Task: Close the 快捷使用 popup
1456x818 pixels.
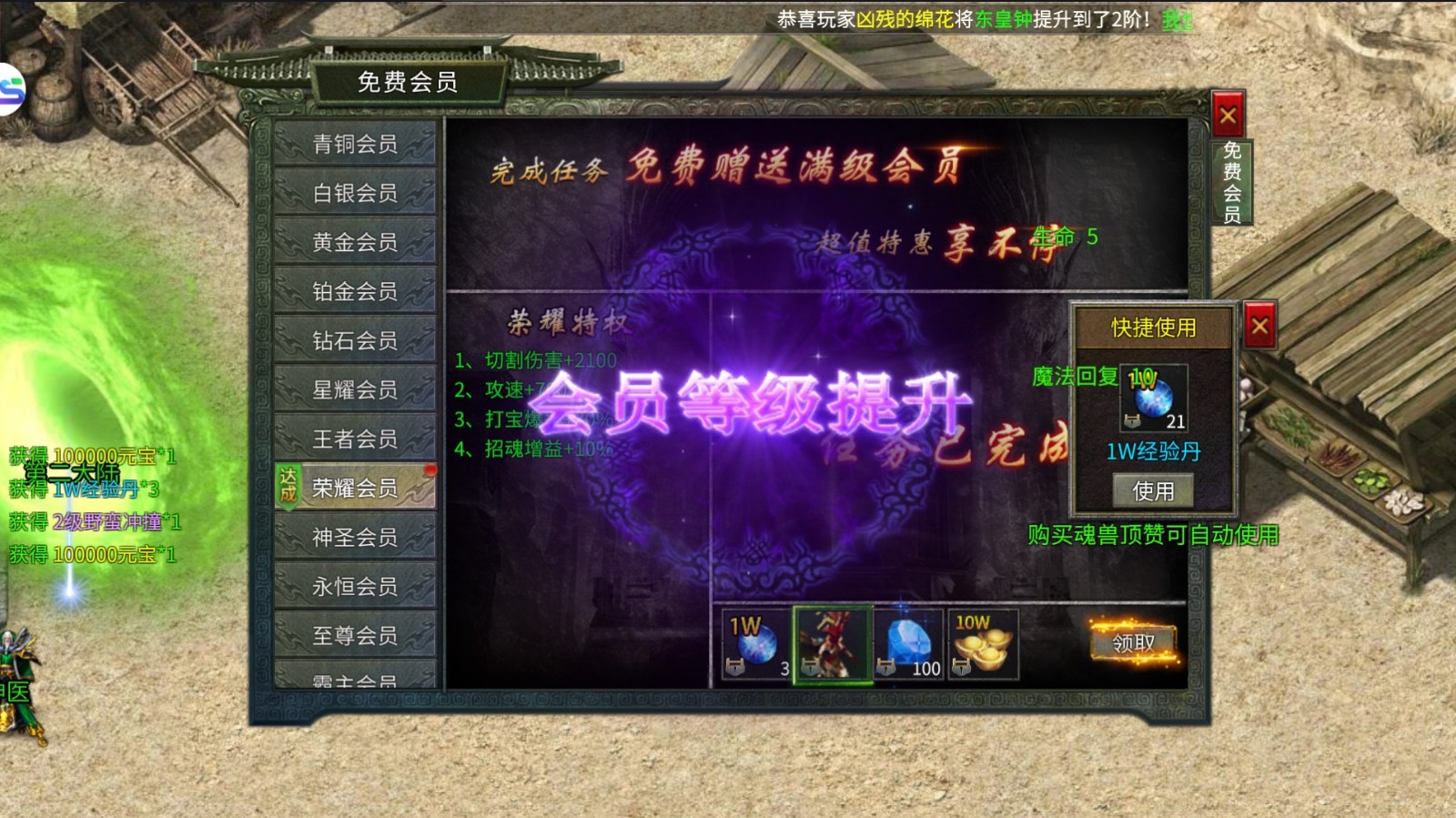Action: [x=1259, y=325]
